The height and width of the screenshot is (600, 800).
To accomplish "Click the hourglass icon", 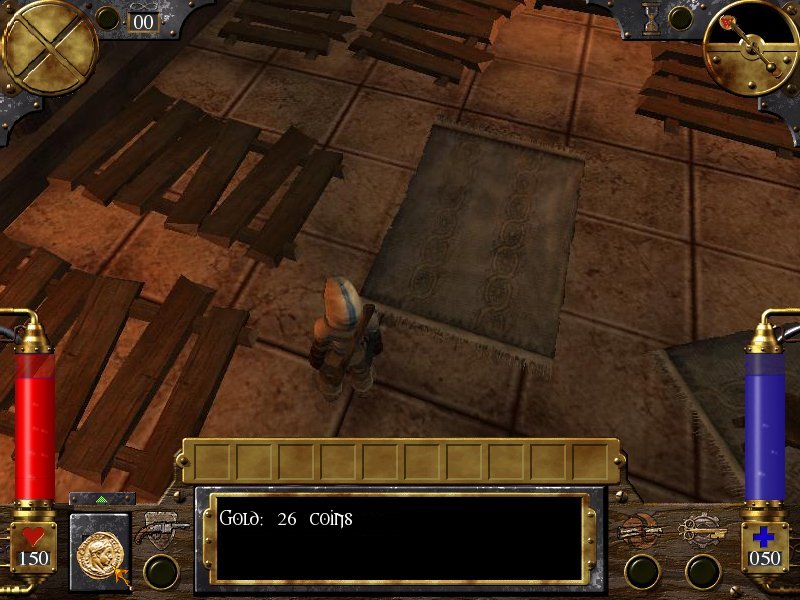I will click(653, 17).
